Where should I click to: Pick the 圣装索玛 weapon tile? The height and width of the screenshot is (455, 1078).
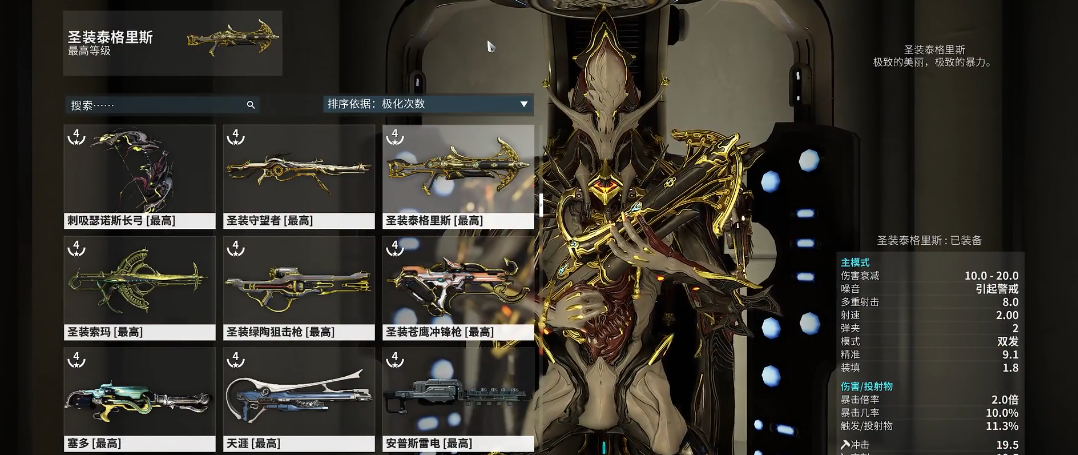point(139,287)
